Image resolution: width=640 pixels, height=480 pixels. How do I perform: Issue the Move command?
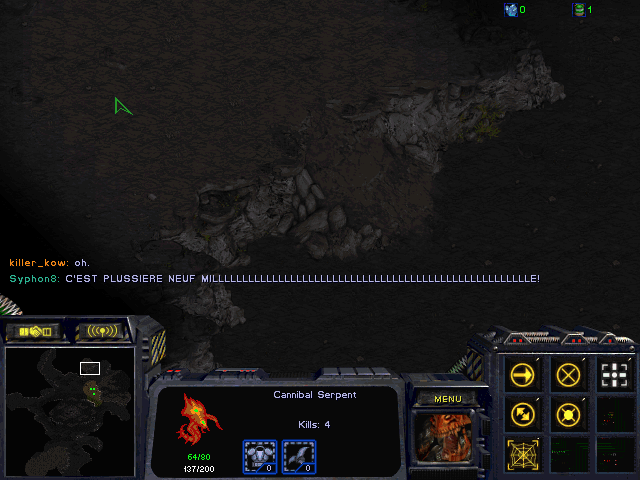pos(524,376)
